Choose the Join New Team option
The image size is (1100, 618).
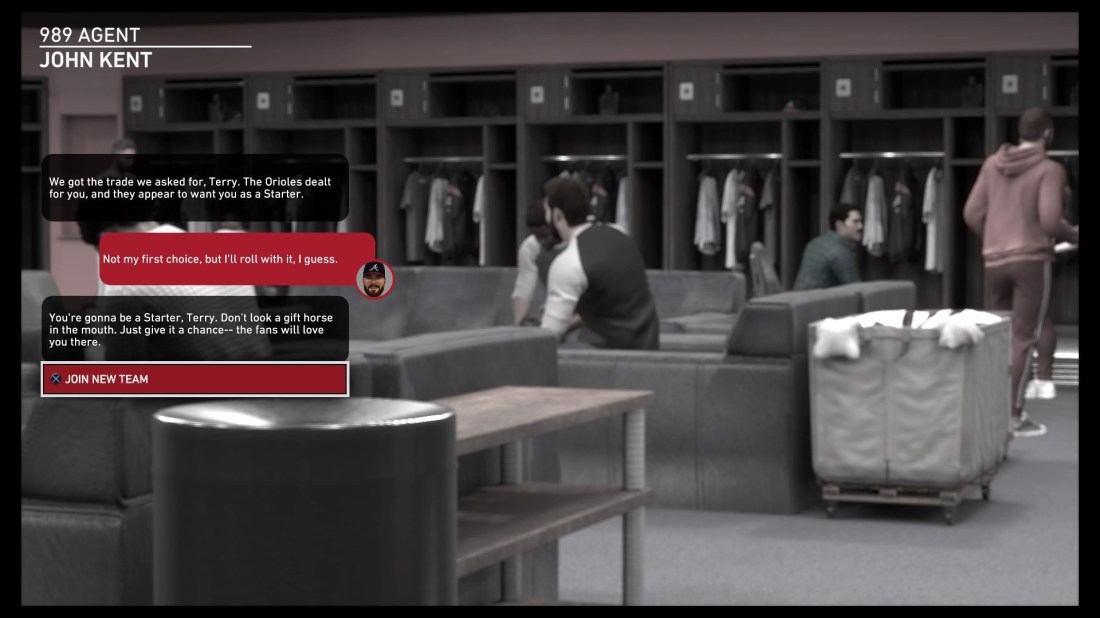(195, 379)
